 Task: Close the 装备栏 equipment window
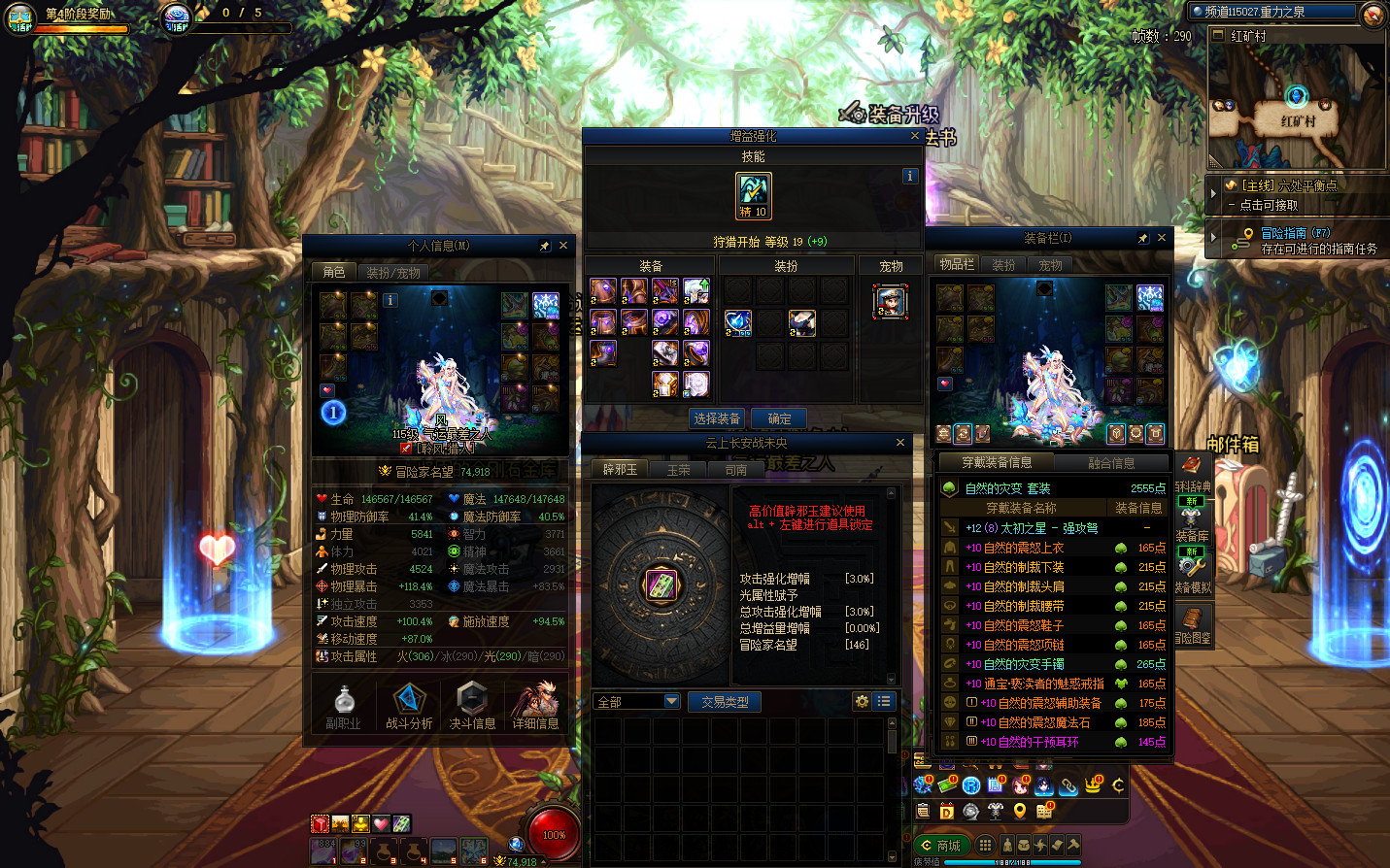pyautogui.click(x=1161, y=238)
